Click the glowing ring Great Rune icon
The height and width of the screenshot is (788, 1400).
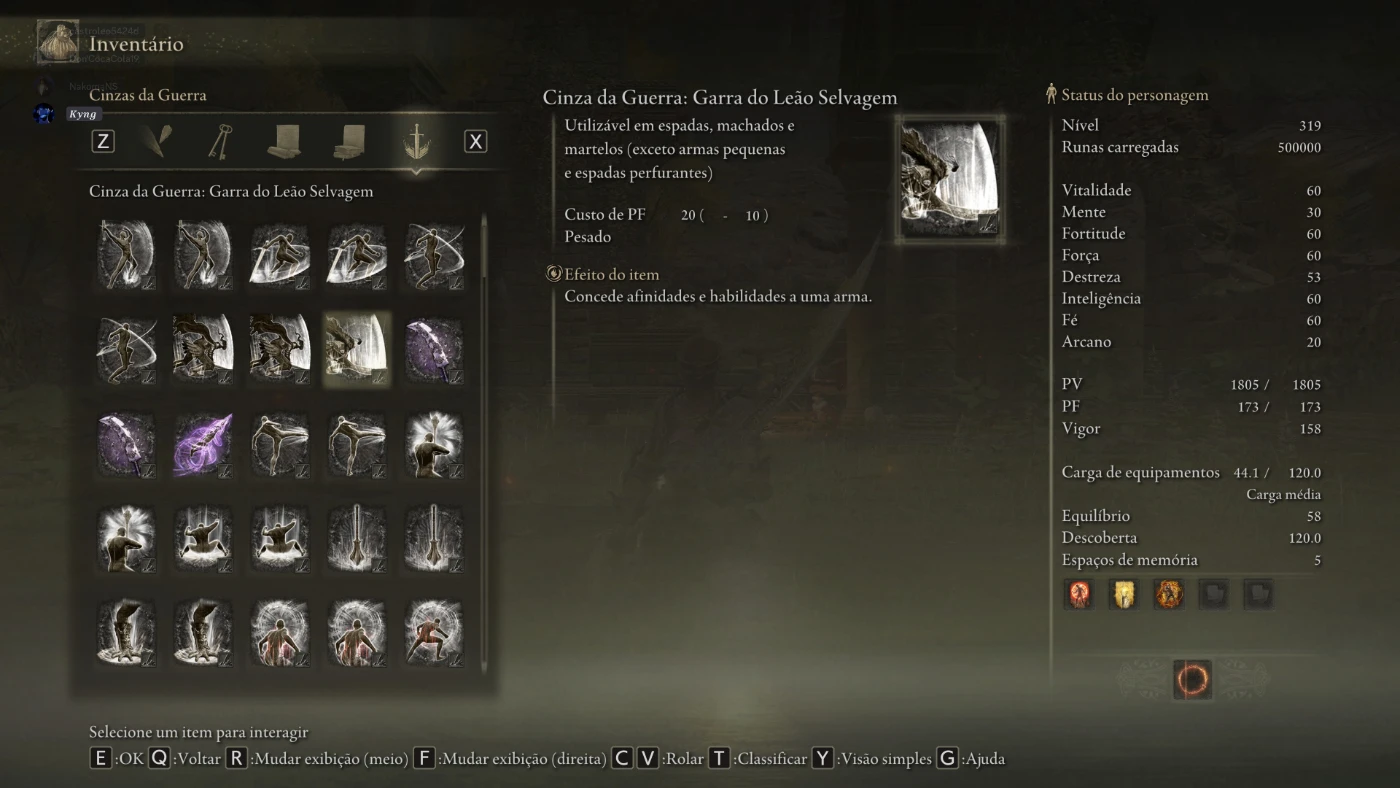pos(1192,680)
